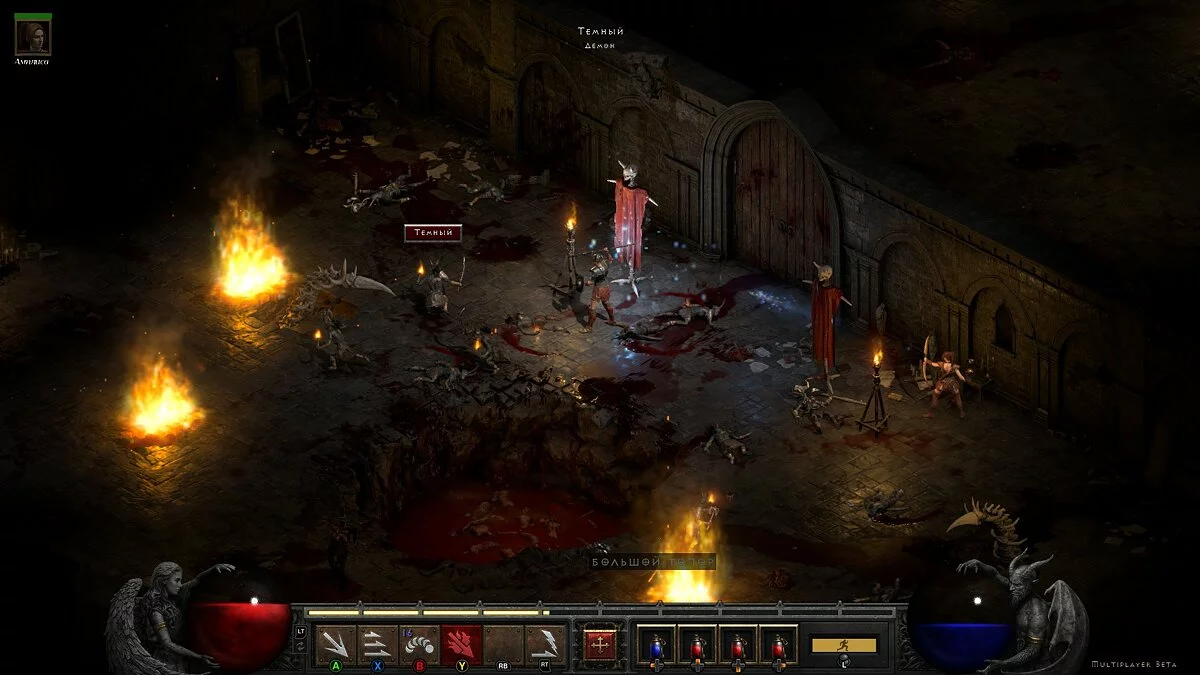Select the single arrow attack skill

pyautogui.click(x=336, y=643)
